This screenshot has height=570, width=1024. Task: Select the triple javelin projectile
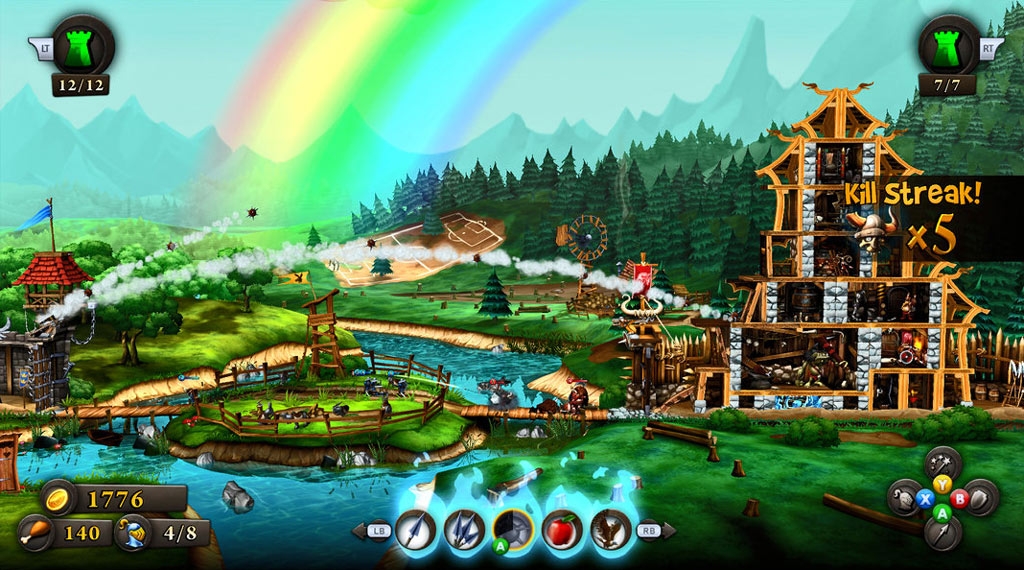tap(464, 529)
